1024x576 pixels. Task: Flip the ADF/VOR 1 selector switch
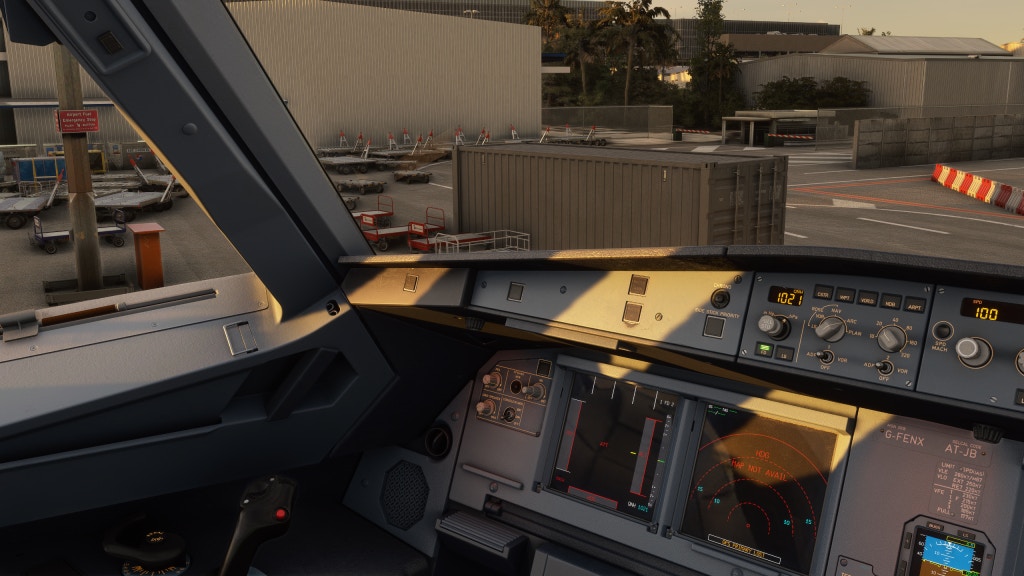tap(825, 356)
